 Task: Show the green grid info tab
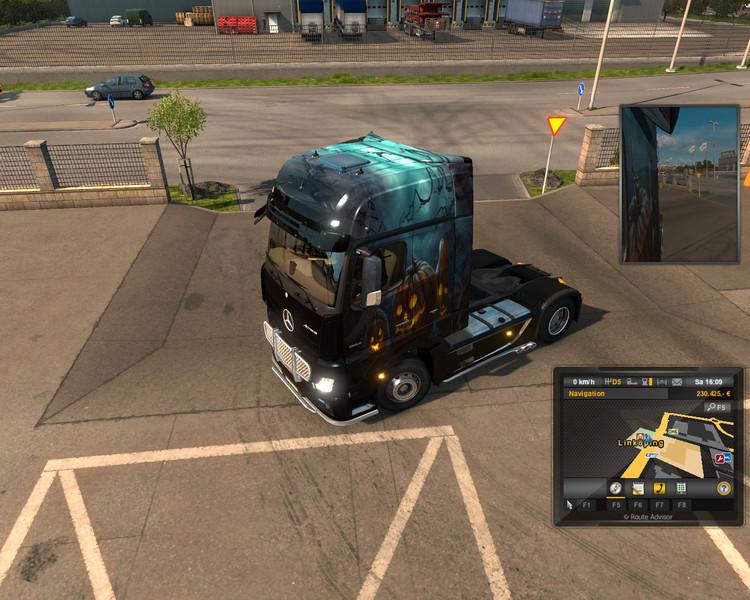pyautogui.click(x=681, y=488)
